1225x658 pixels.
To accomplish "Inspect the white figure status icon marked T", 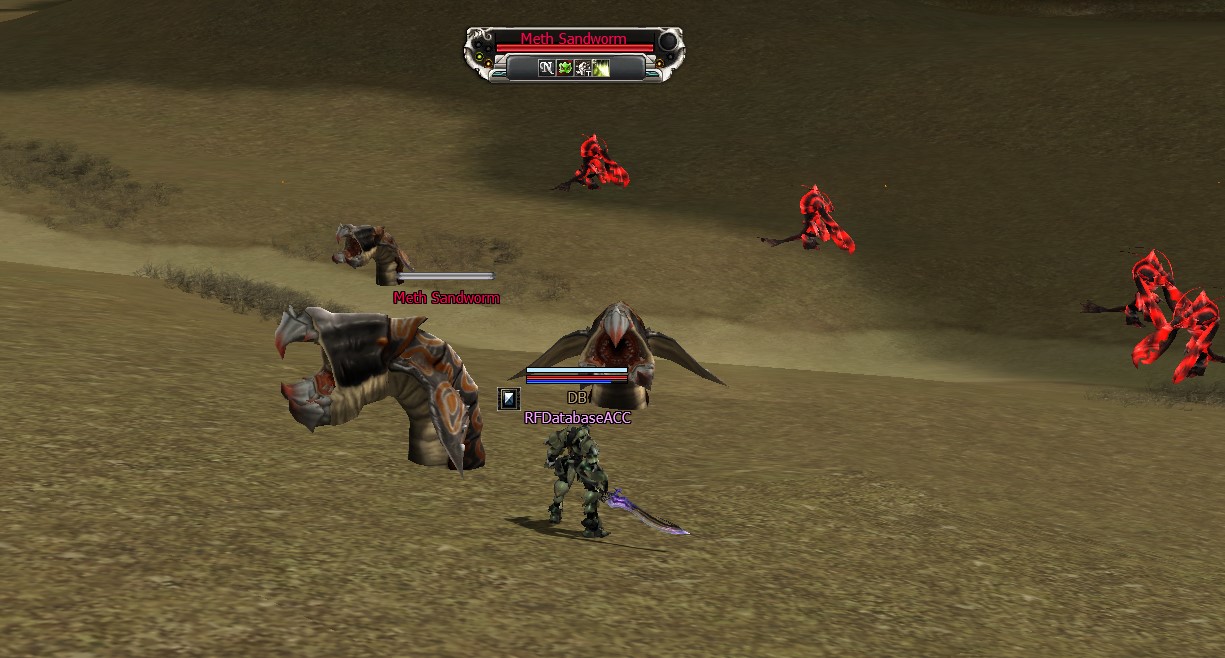I will pos(583,68).
